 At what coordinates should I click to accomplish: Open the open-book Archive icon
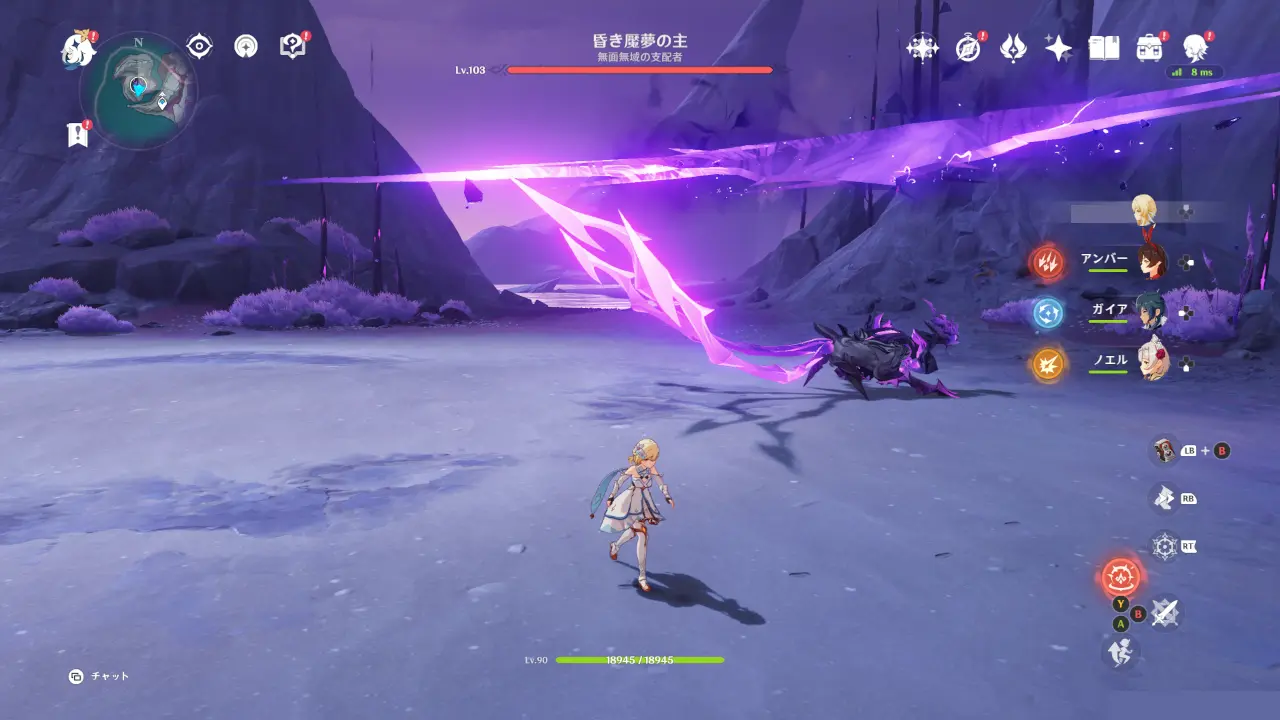point(1103,47)
